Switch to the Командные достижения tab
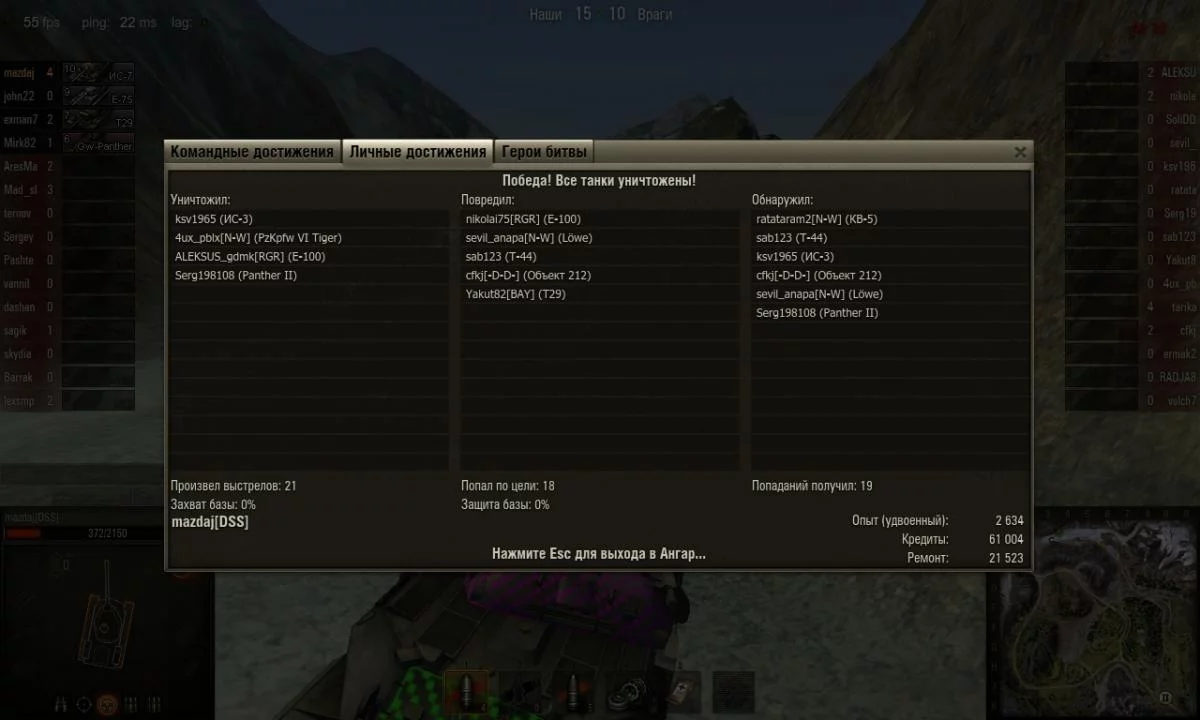Viewport: 1200px width, 720px height. (x=252, y=152)
